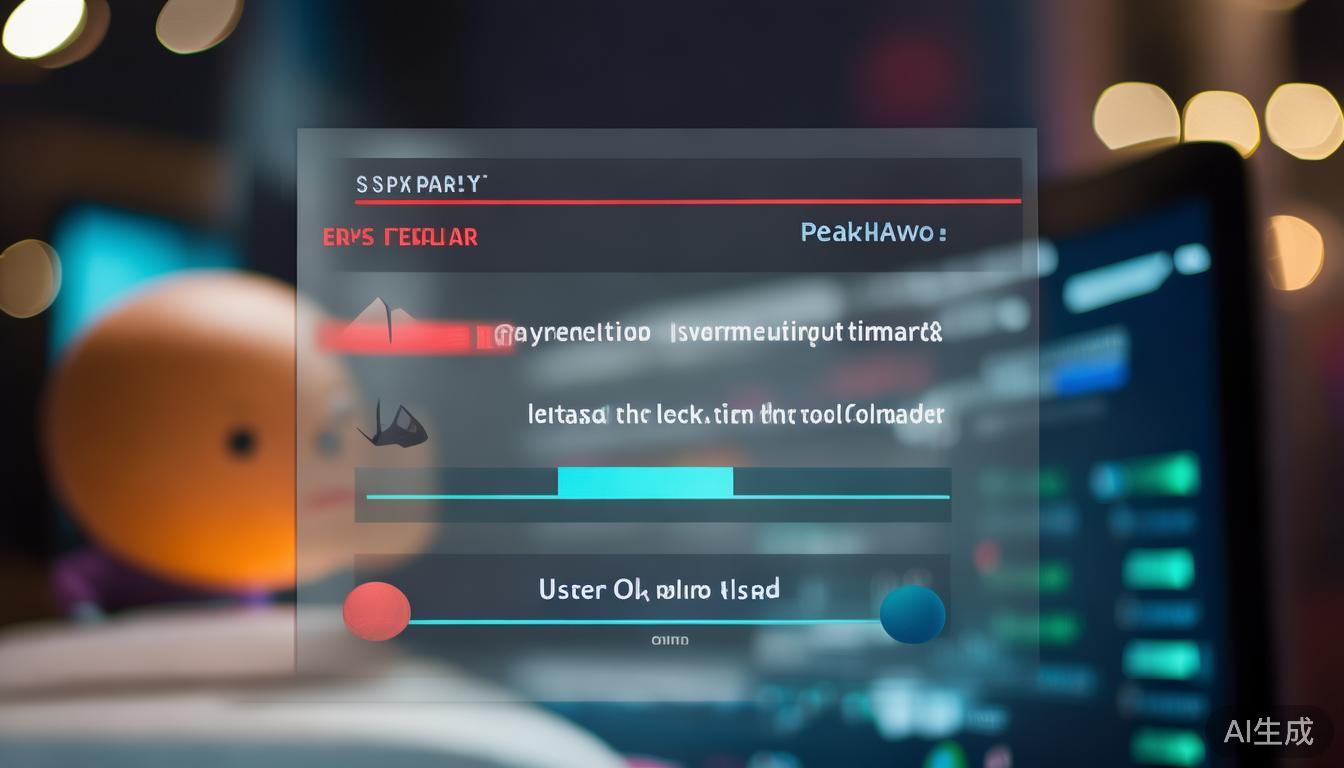This screenshot has height=768, width=1344.
Task: Select the cyan block on the middle bar
Action: (x=645, y=483)
